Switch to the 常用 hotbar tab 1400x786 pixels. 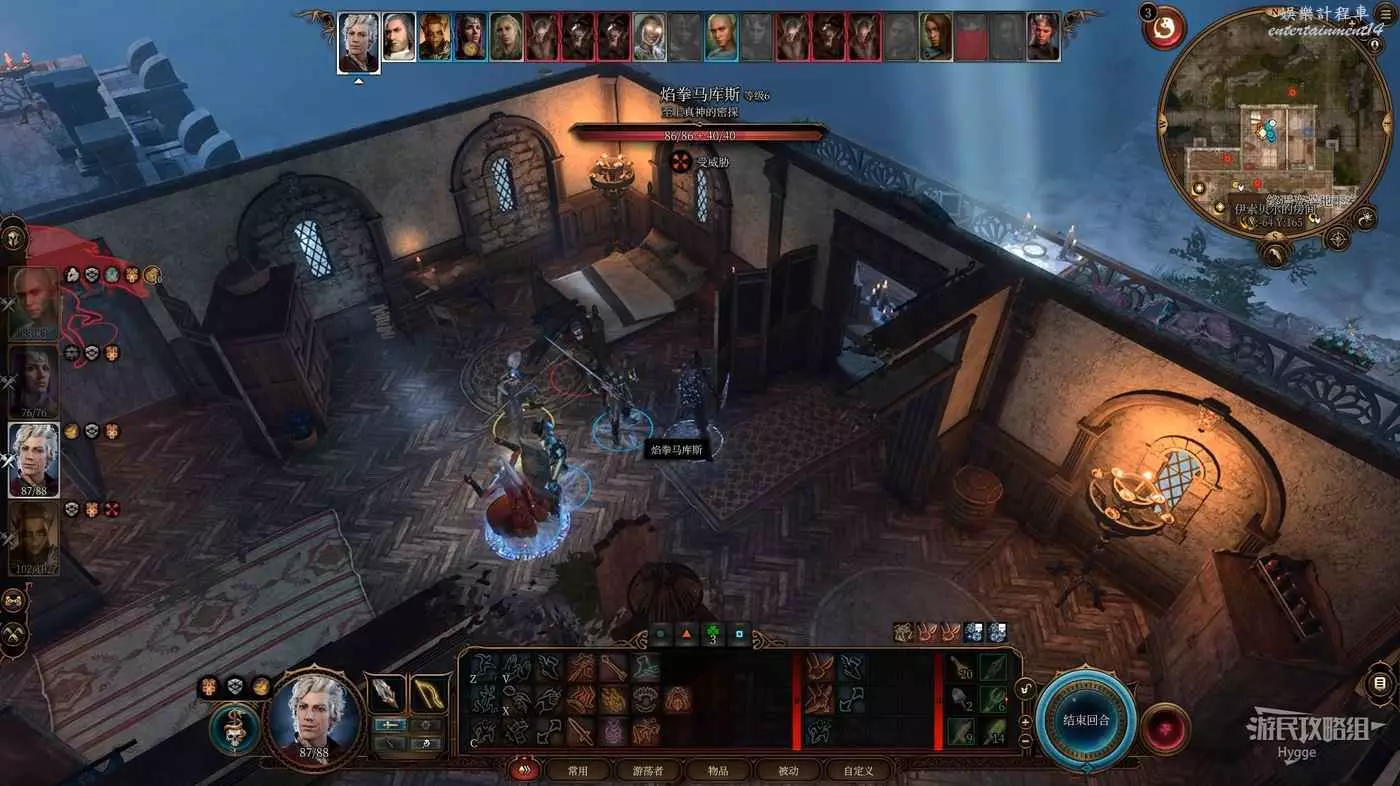click(577, 770)
